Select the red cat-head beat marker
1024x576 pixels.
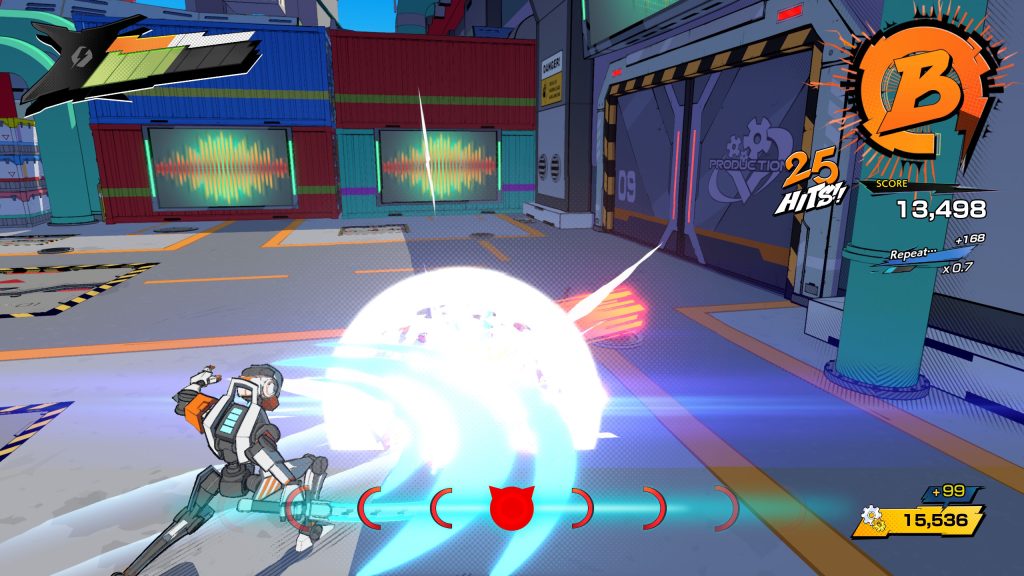tap(512, 507)
